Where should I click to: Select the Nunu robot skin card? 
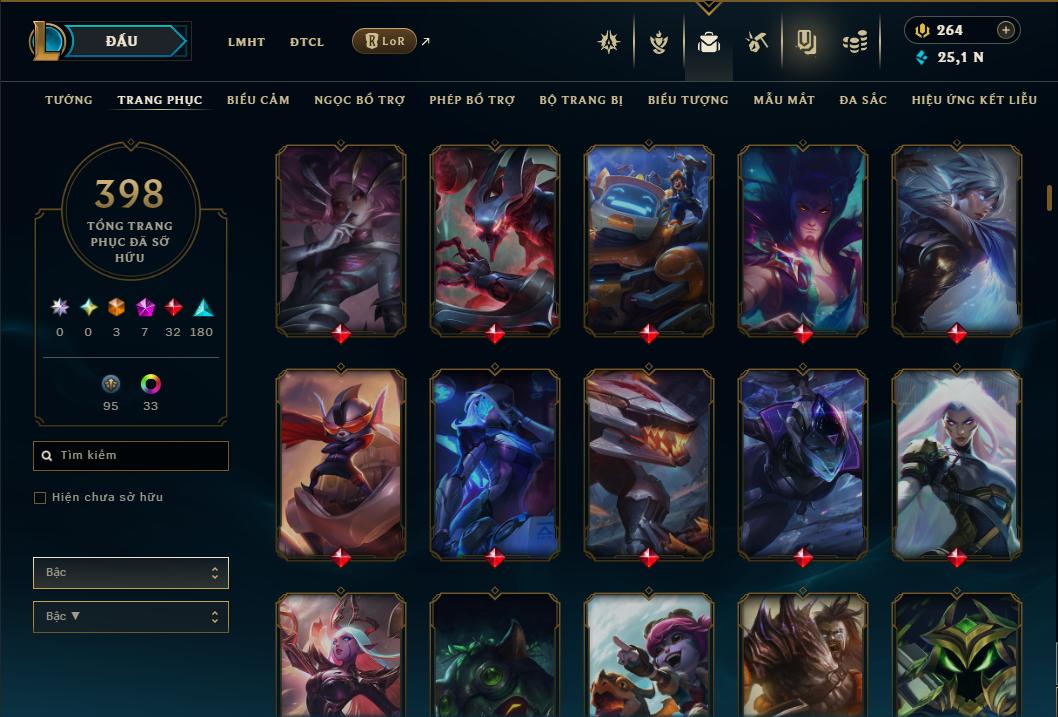649,240
